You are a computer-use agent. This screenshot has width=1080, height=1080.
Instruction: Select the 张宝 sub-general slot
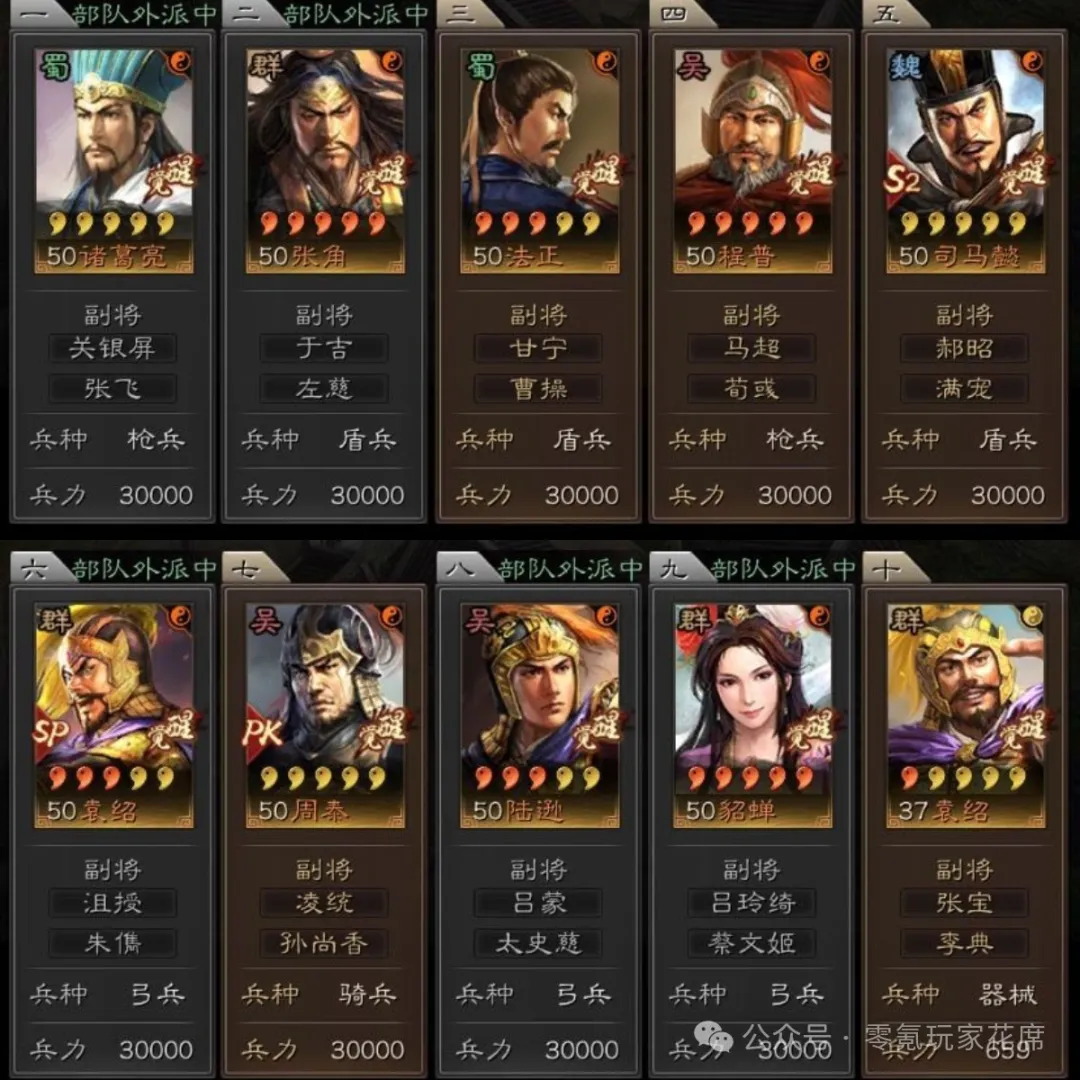click(x=965, y=903)
